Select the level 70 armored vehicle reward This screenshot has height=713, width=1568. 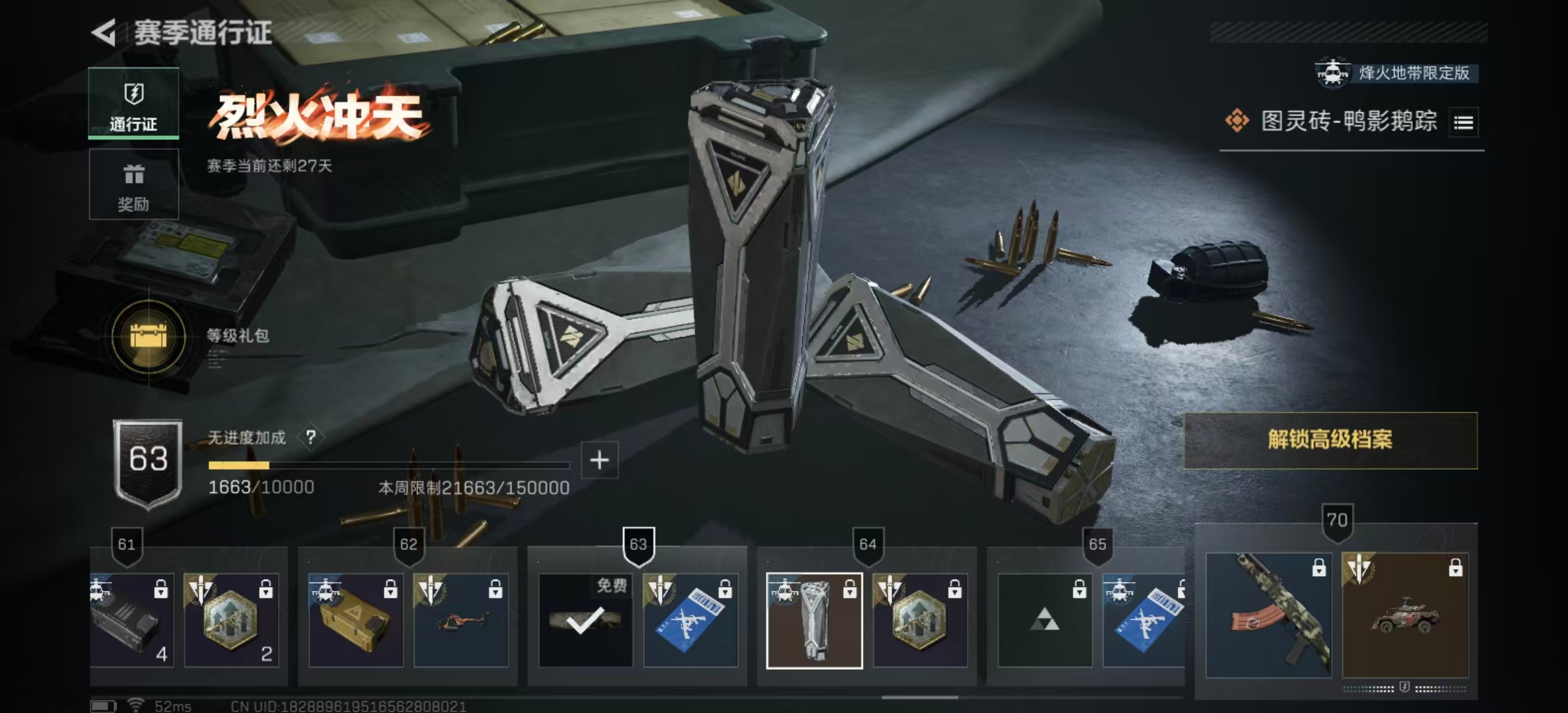point(1405,615)
